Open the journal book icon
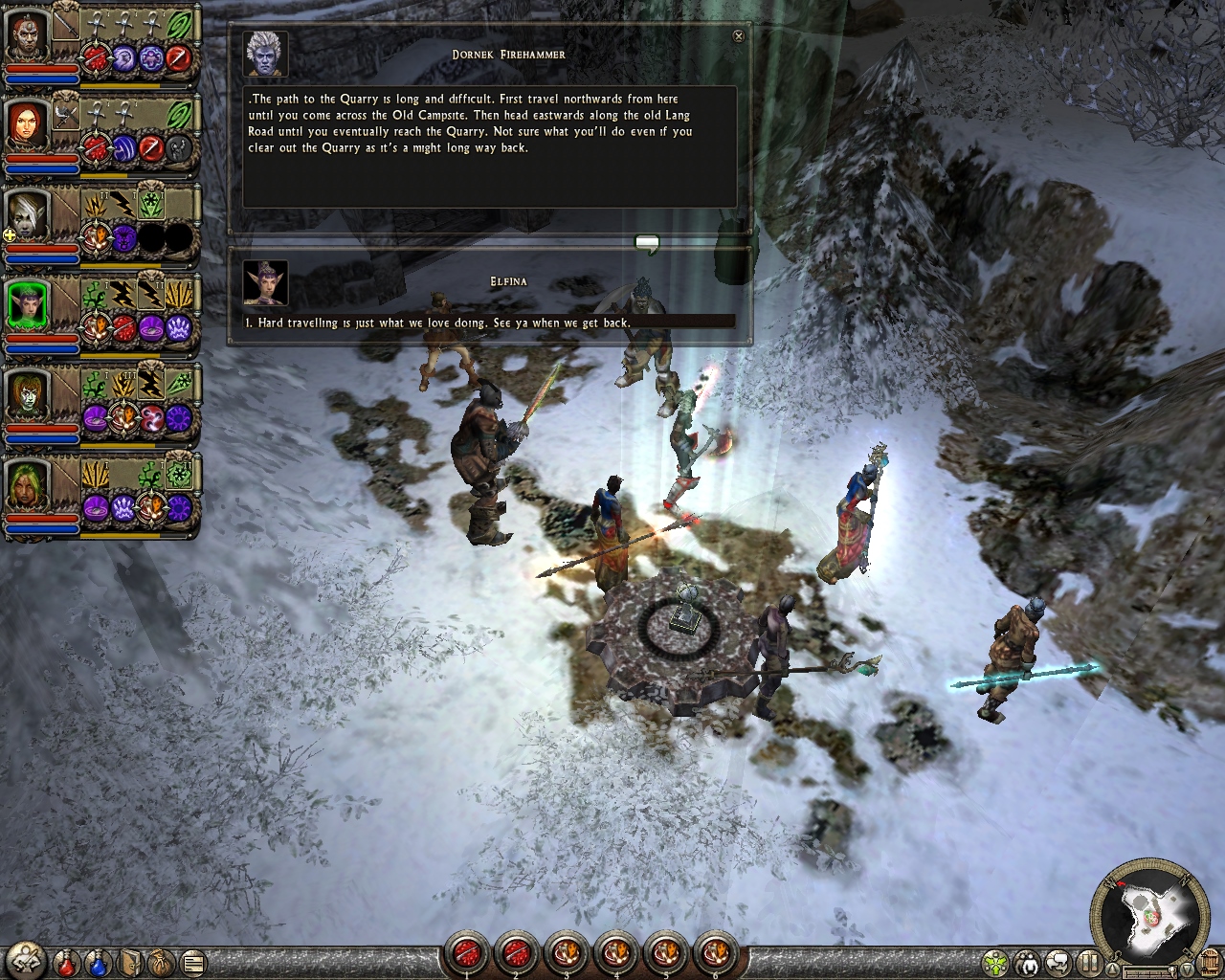Viewport: 1225px width, 980px height. pos(130,961)
